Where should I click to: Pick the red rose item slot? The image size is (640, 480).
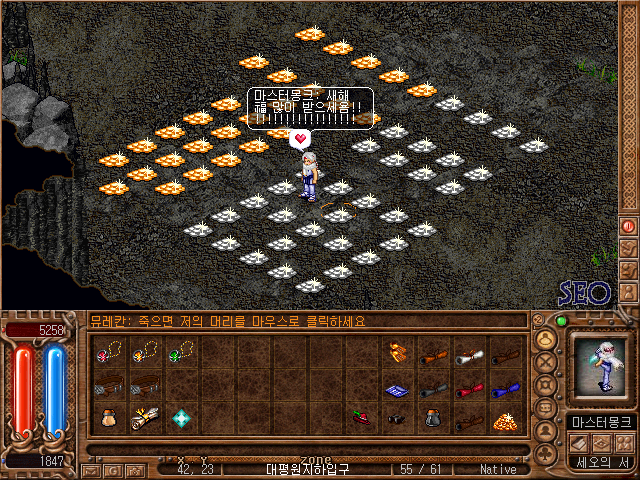pyautogui.click(x=362, y=418)
